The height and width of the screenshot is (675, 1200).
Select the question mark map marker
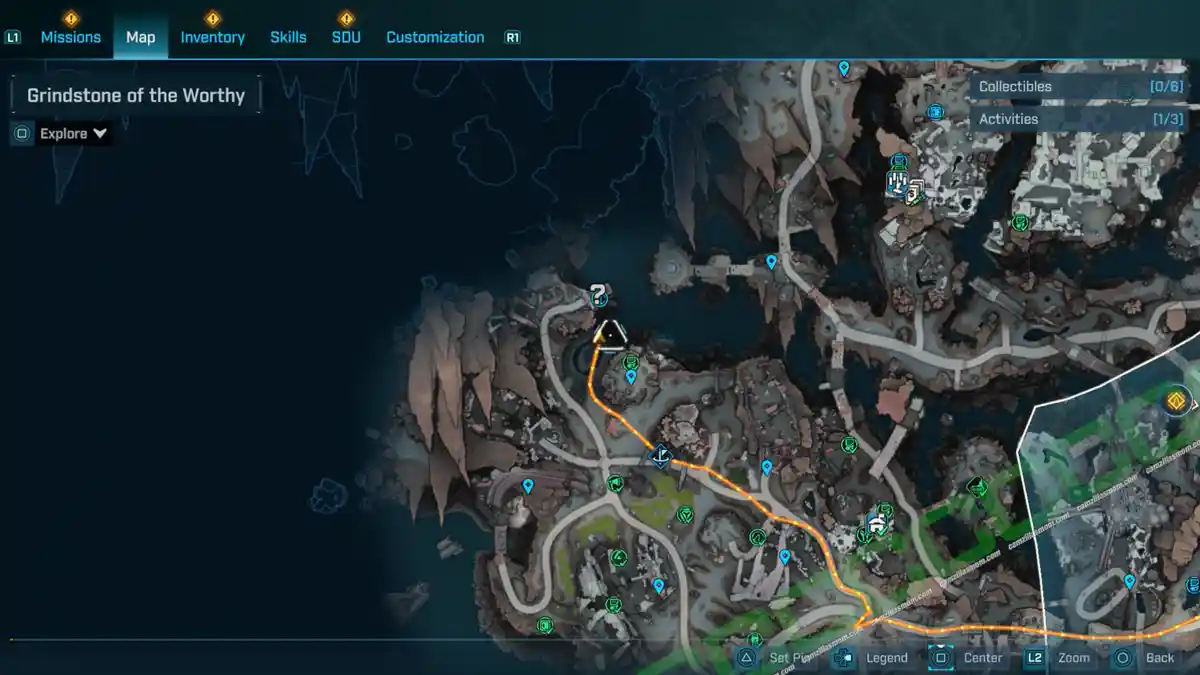point(598,294)
